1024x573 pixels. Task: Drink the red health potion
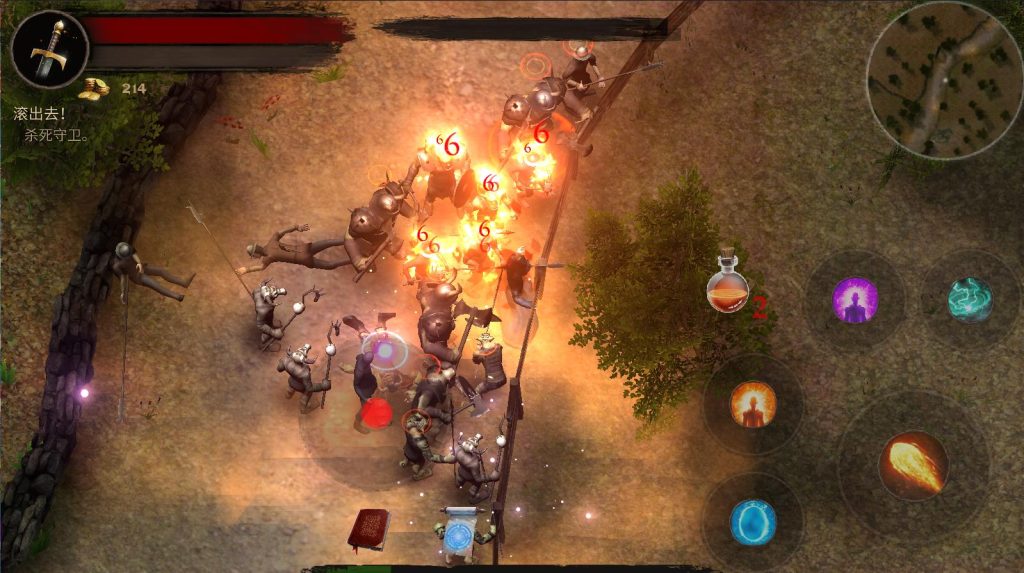(728, 286)
